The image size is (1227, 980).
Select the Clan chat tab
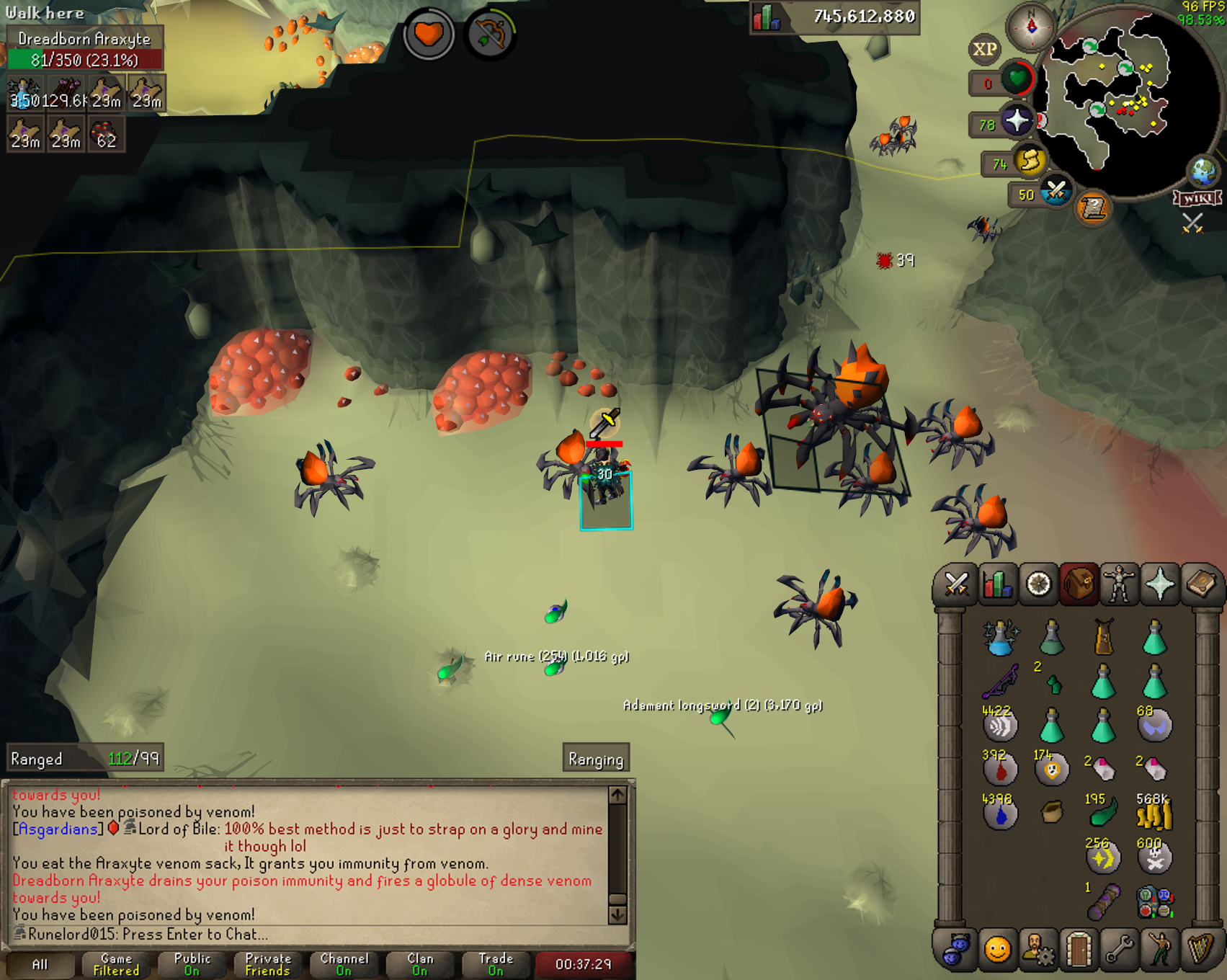(x=420, y=964)
